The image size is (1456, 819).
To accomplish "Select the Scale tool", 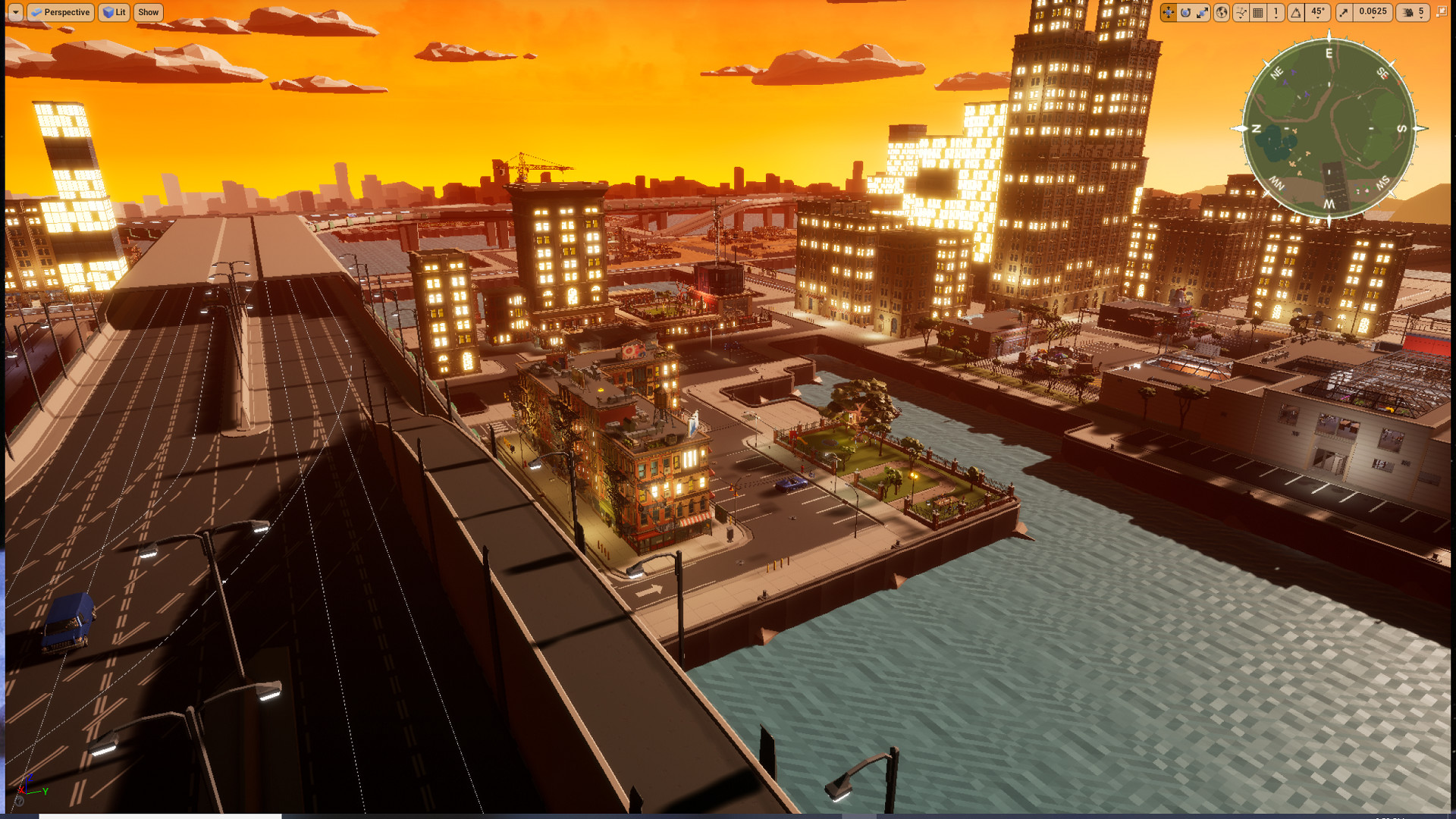I will tap(1203, 12).
